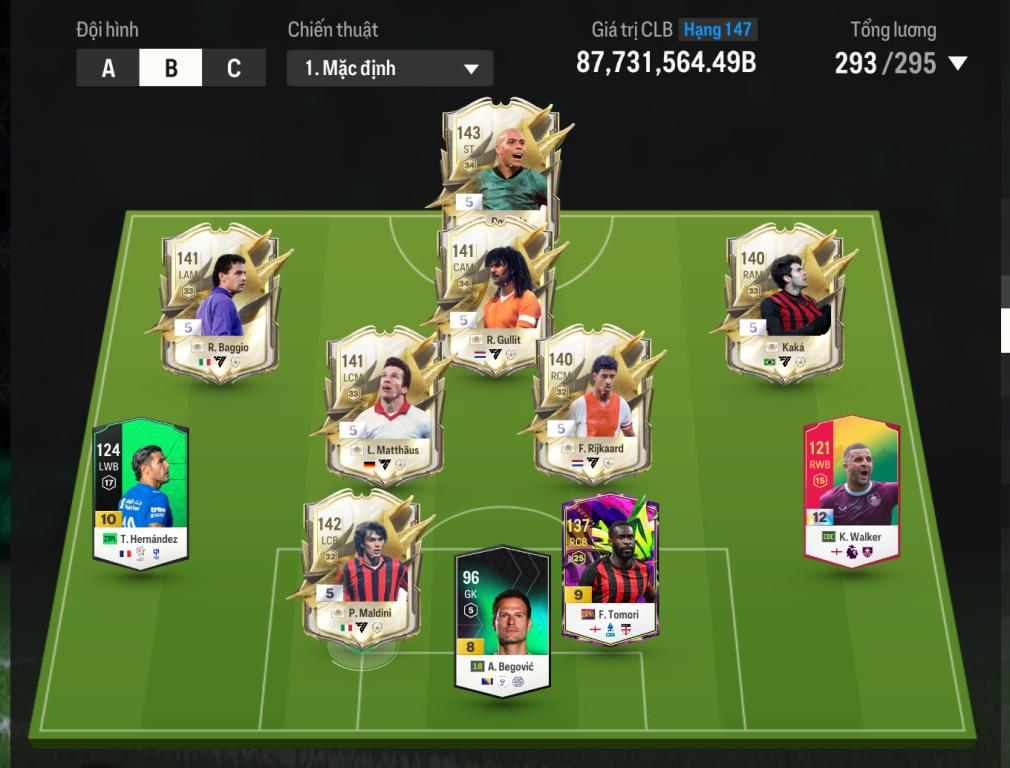The image size is (1010, 768).
Task: Expand the Tổng lương salary arrow
Action: 957,64
